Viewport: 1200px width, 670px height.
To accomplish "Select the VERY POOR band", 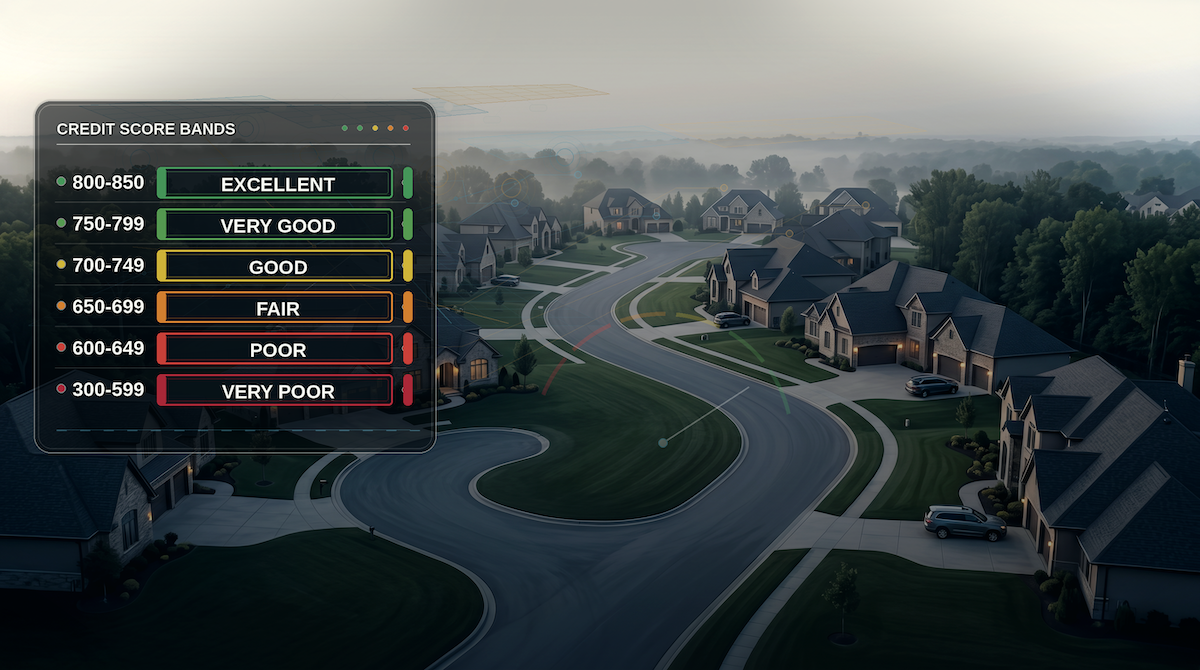I will (275, 391).
